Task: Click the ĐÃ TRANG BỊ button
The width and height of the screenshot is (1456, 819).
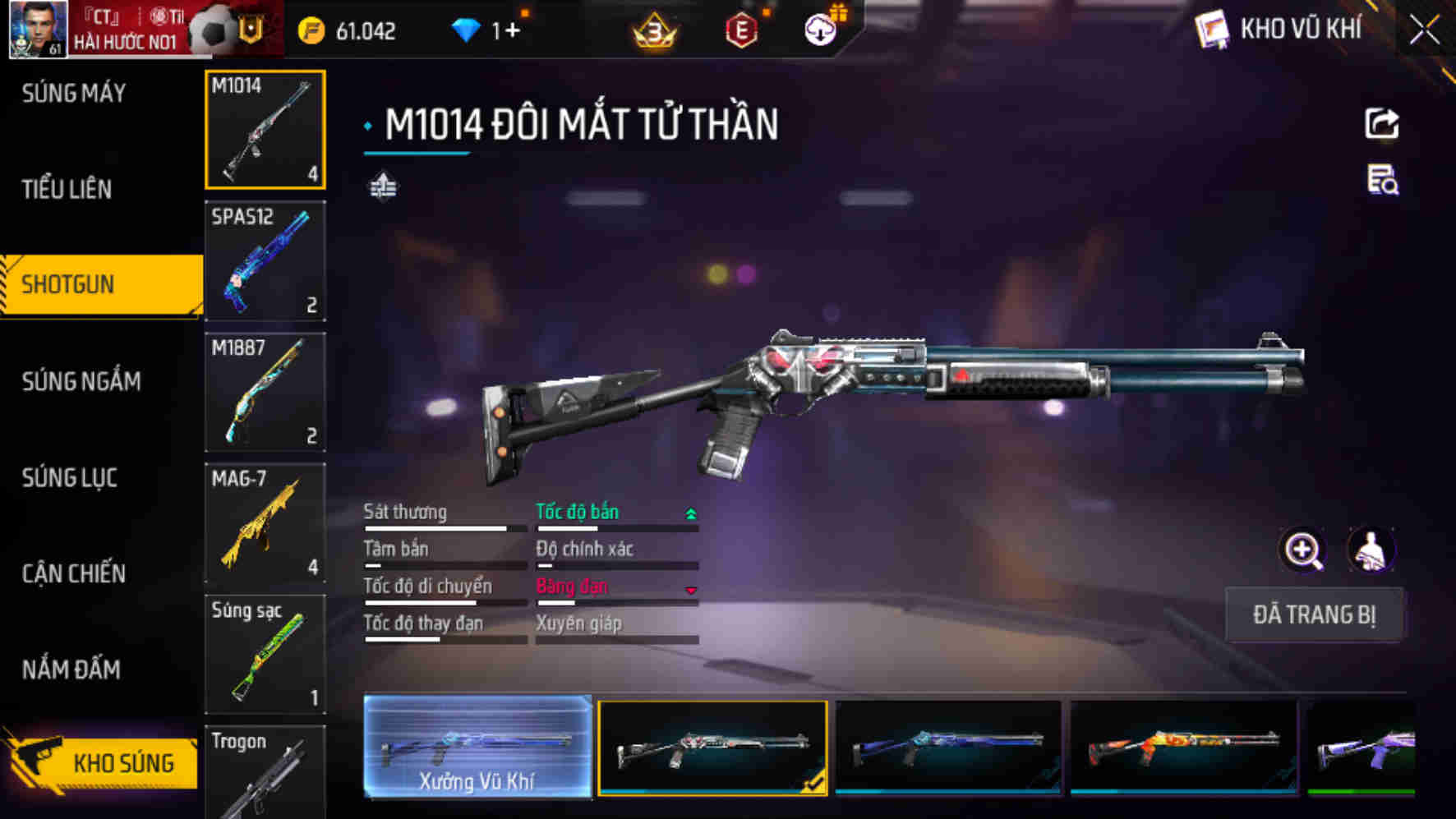Action: pos(1313,614)
